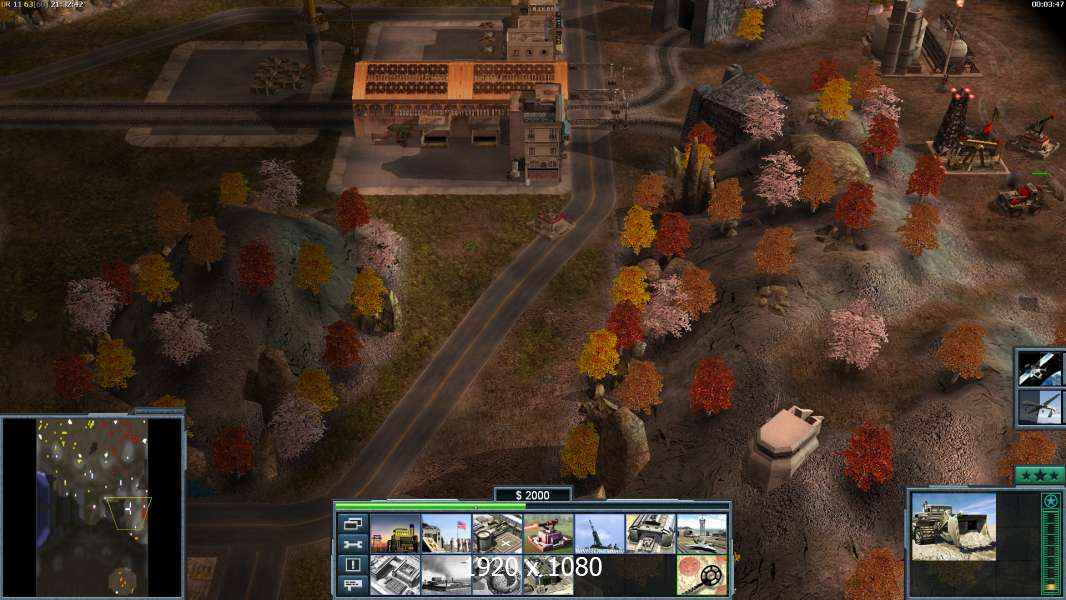Activate the mine detector command icon
The image size is (1066, 600).
pyautogui.click(x=701, y=575)
